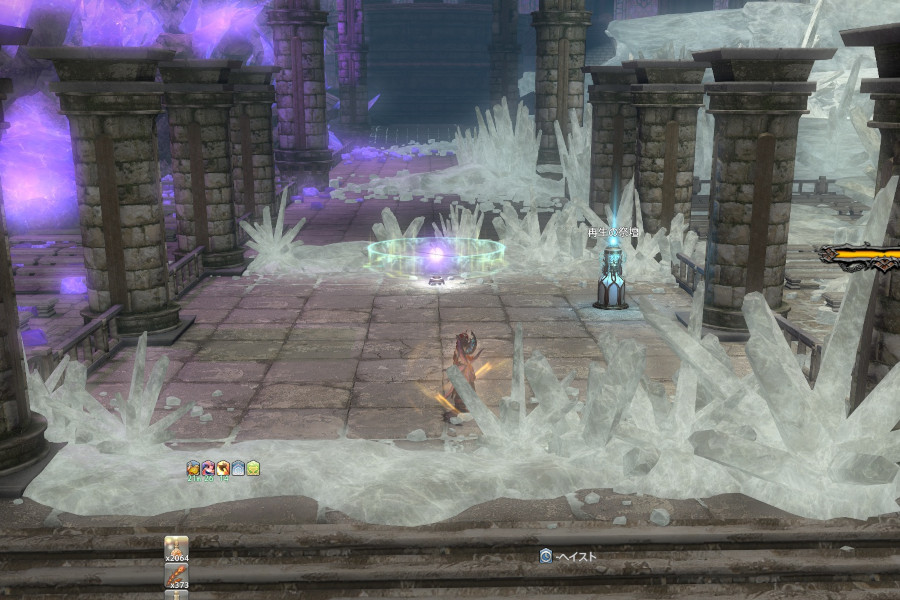The height and width of the screenshot is (600, 900).
Task: Check the orange buff icon with 14 timer
Action: tap(223, 467)
